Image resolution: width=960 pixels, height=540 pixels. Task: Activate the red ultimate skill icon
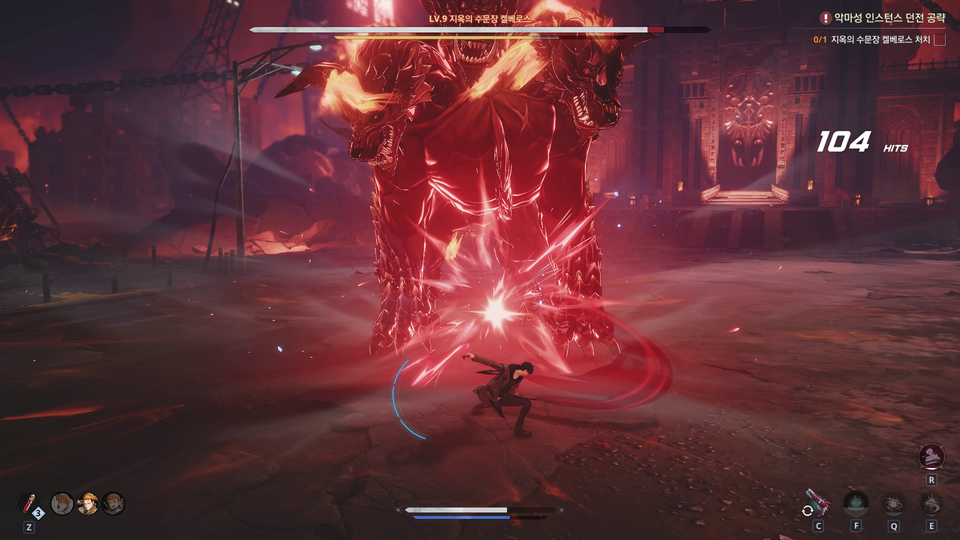[x=932, y=456]
